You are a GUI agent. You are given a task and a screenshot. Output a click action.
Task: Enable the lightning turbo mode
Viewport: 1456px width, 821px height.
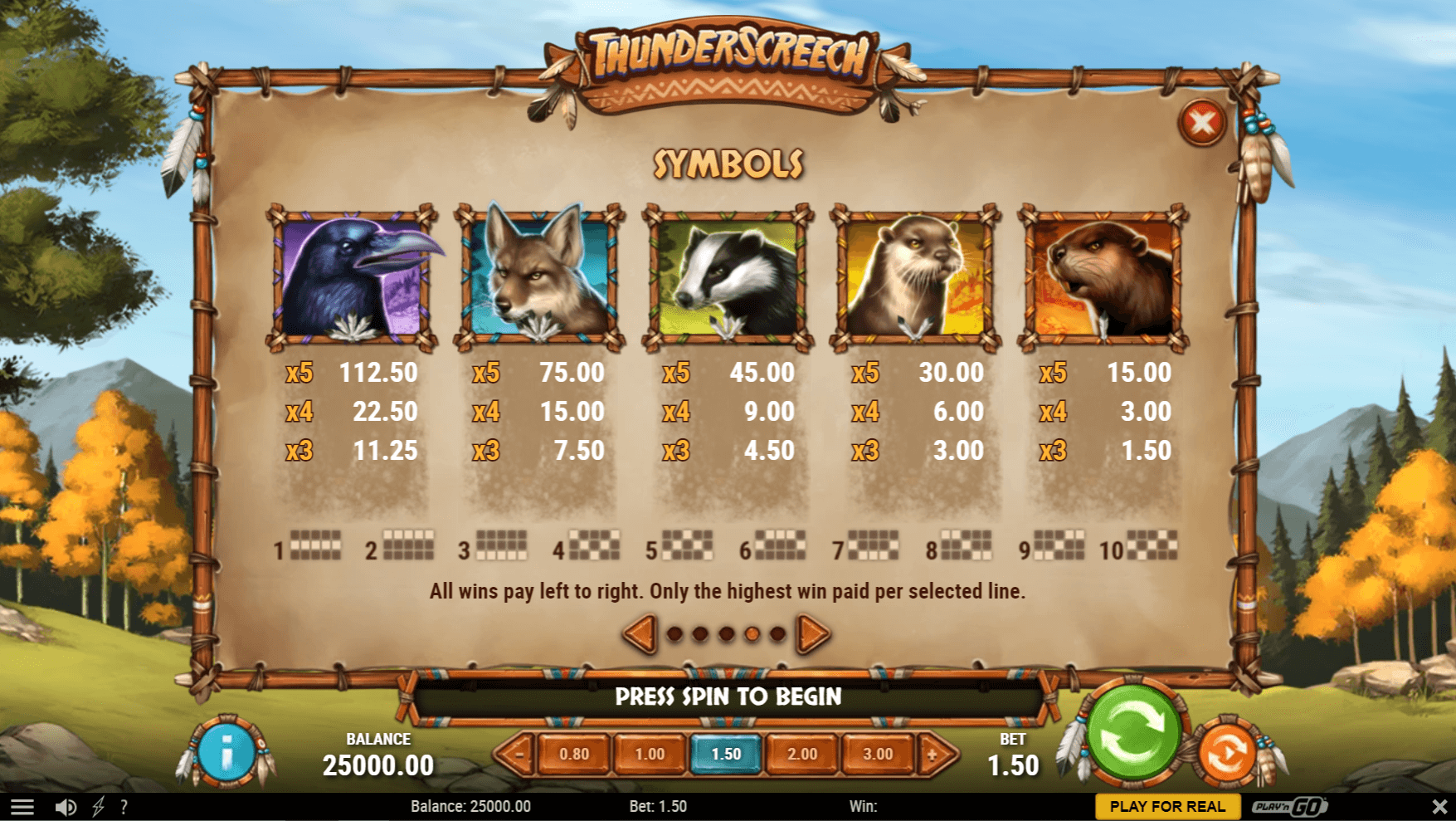99,806
